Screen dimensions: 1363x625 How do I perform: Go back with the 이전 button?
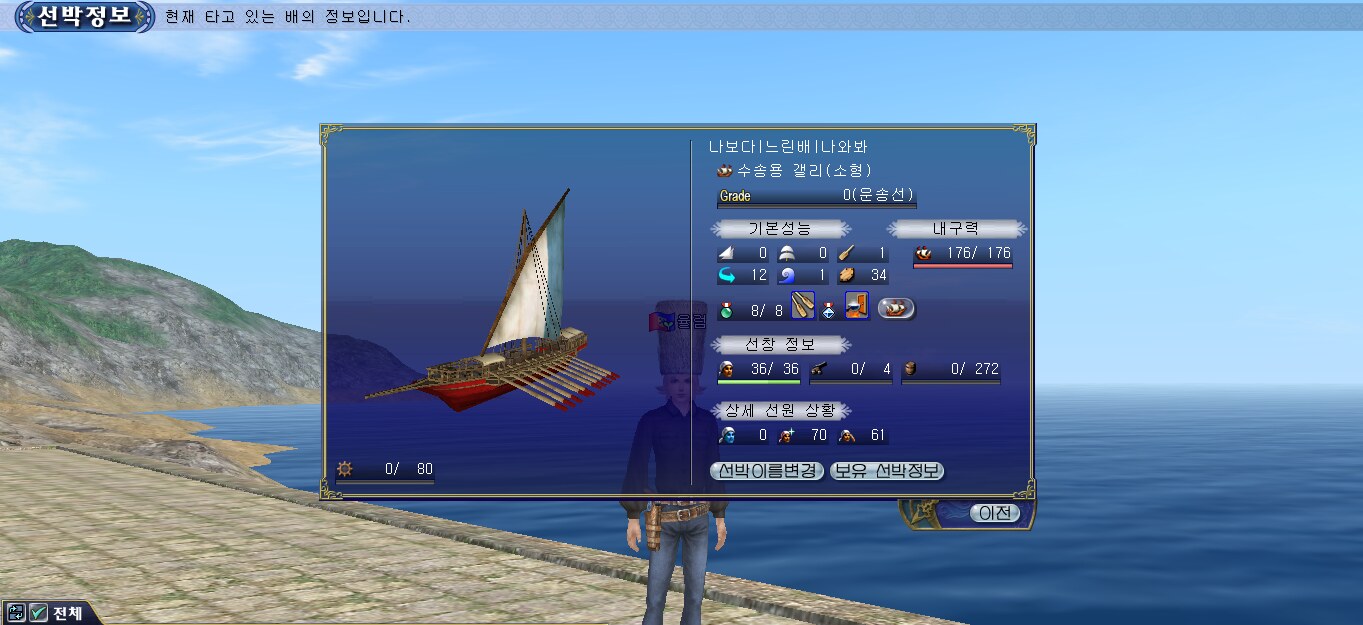(994, 513)
